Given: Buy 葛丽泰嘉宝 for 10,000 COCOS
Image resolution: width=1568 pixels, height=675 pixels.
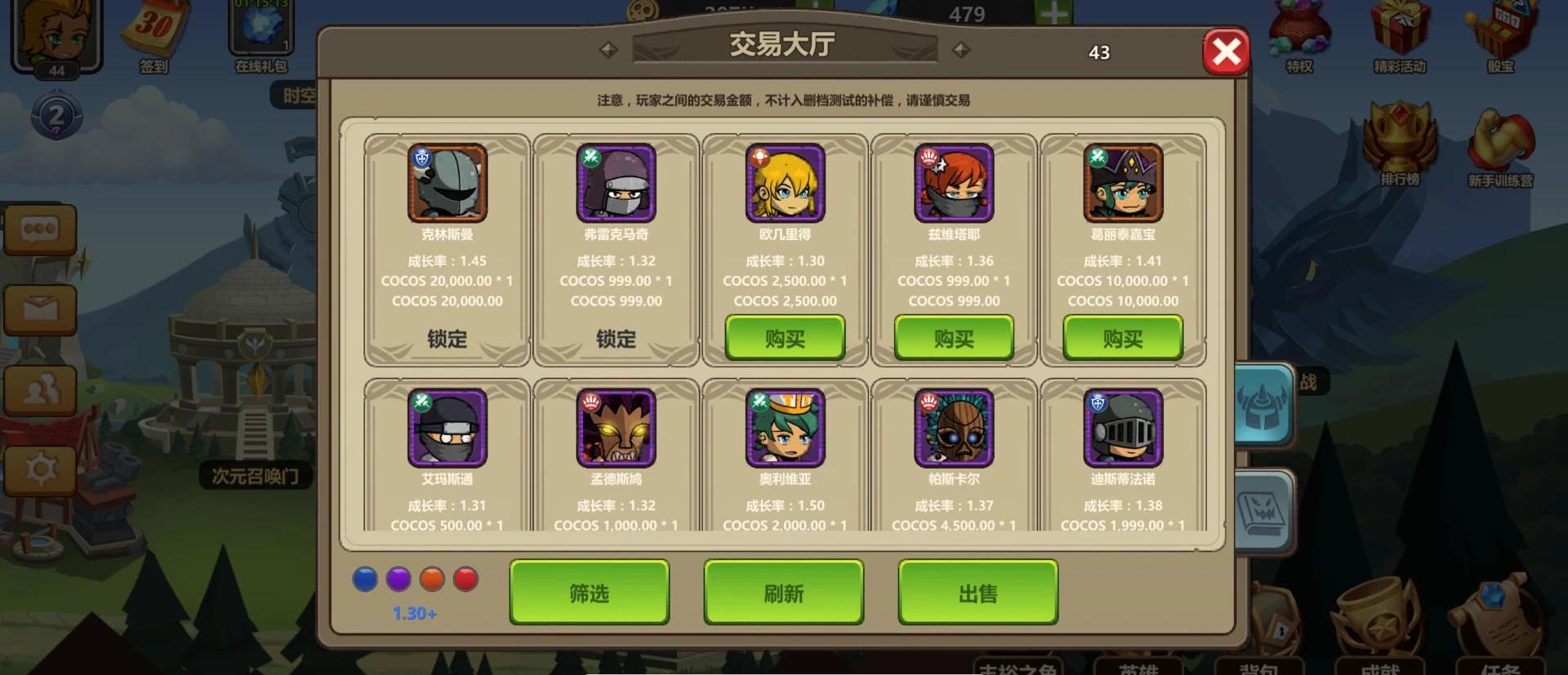Looking at the screenshot, I should pyautogui.click(x=1123, y=338).
